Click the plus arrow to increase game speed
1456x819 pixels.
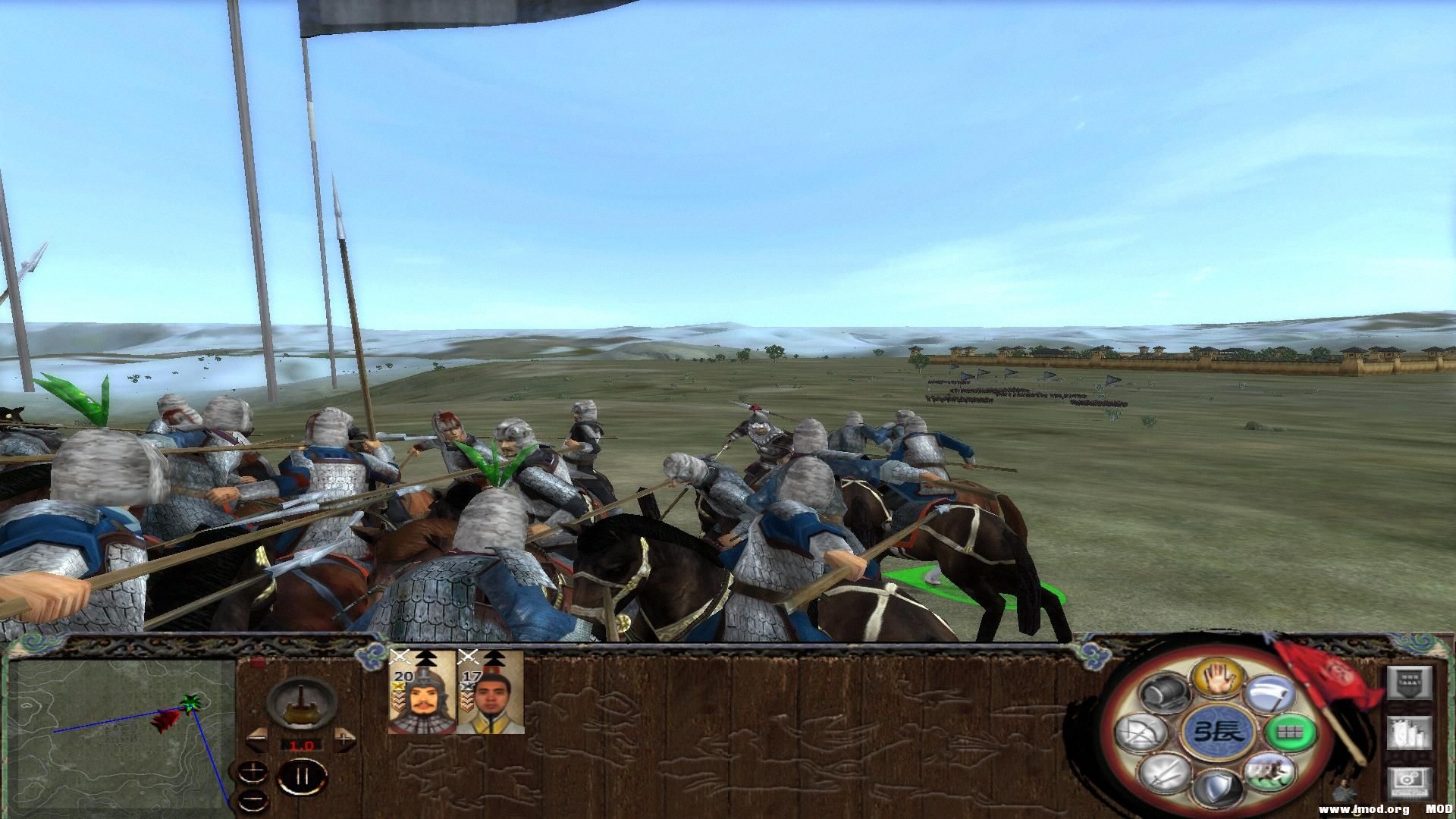point(343,739)
